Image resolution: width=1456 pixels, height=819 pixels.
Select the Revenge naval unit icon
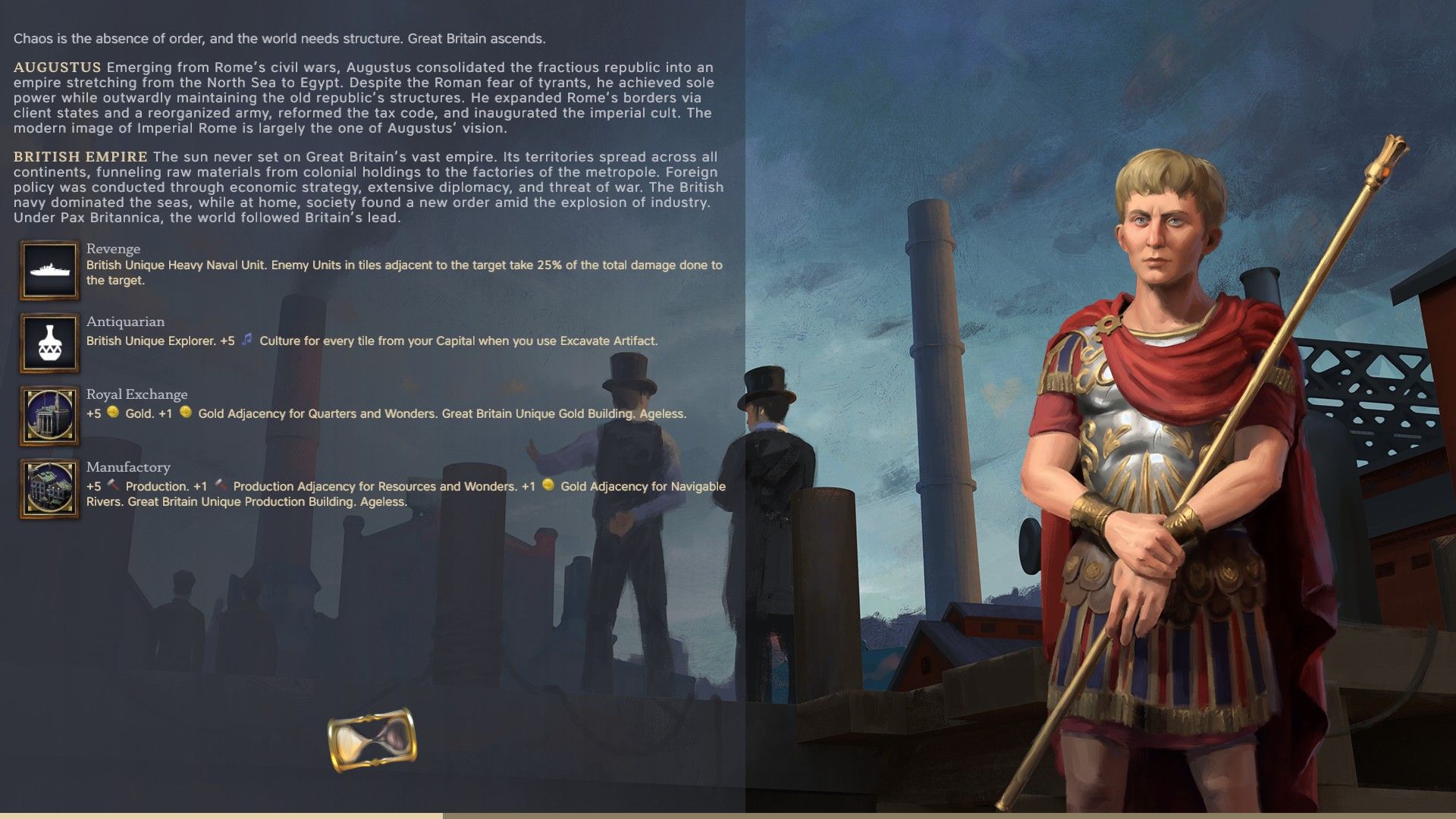click(x=49, y=270)
